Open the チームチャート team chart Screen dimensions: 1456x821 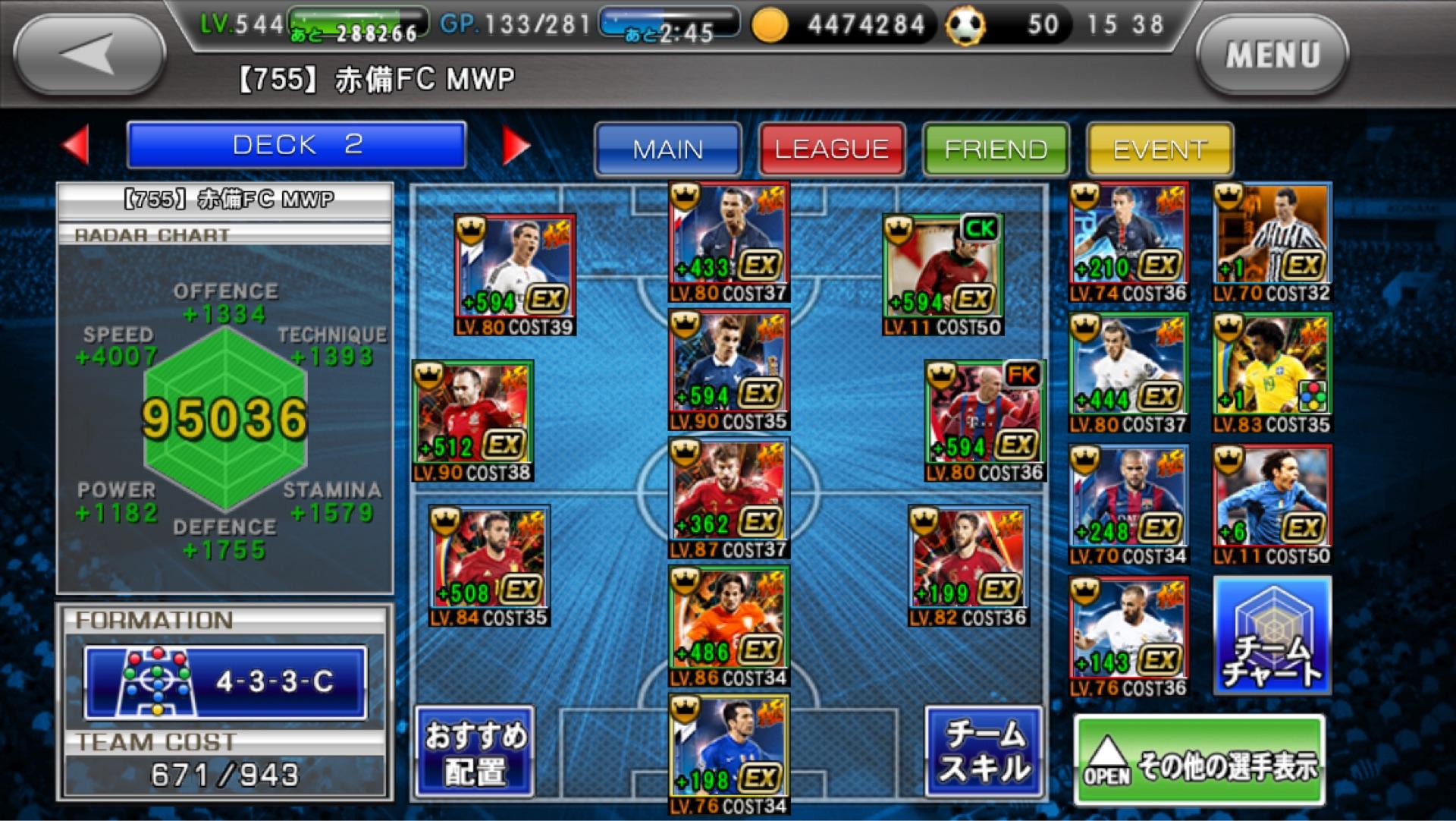pos(1272,636)
